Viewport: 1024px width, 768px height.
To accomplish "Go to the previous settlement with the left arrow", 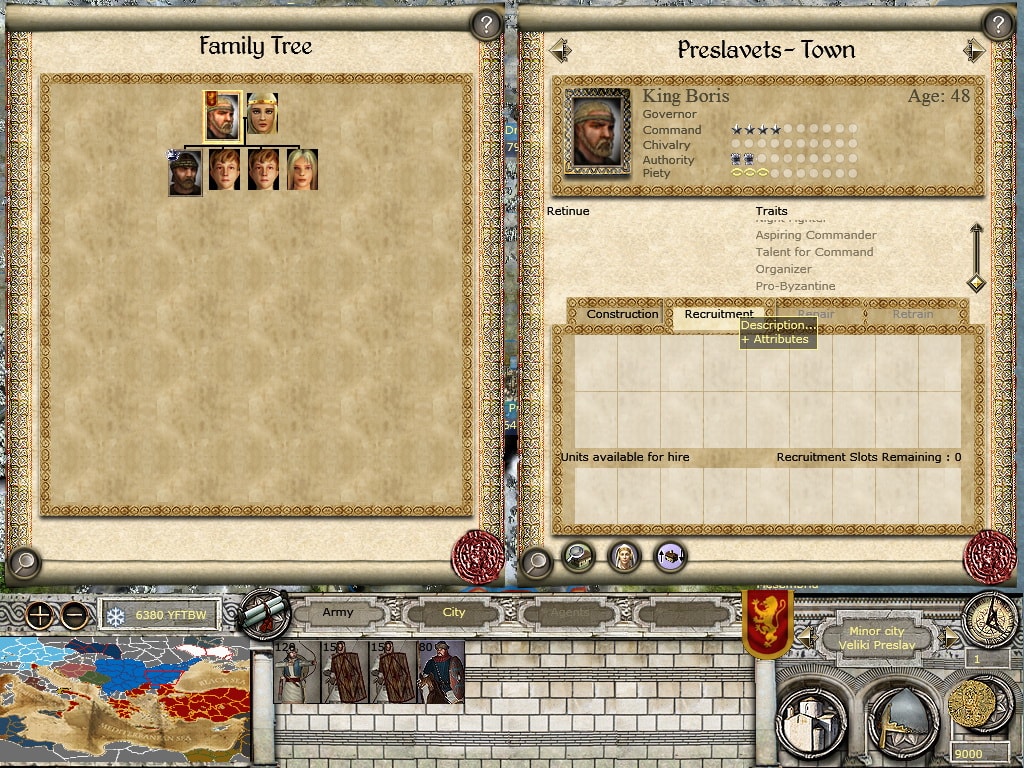I will tap(560, 49).
